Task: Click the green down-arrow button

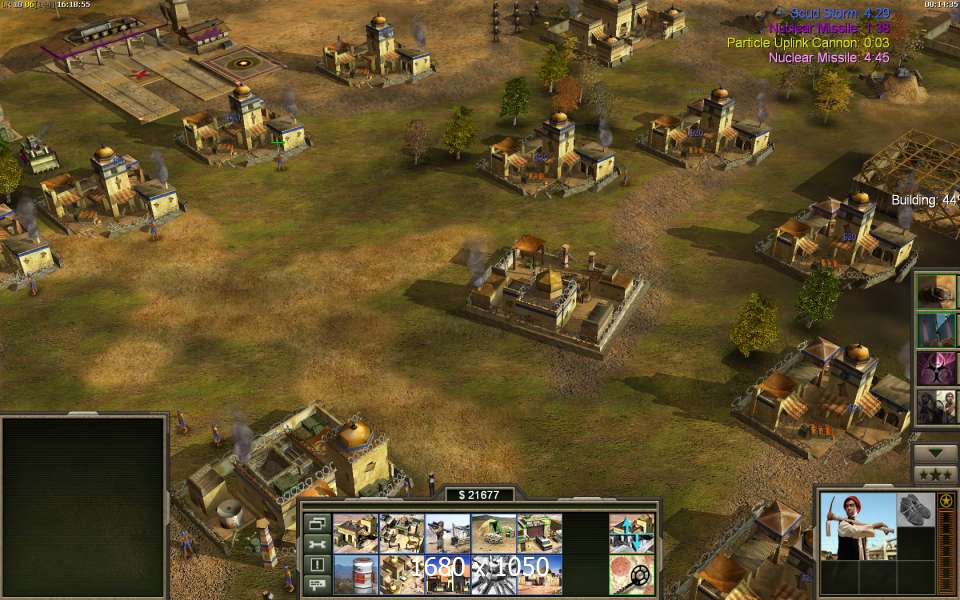Action: coord(936,452)
